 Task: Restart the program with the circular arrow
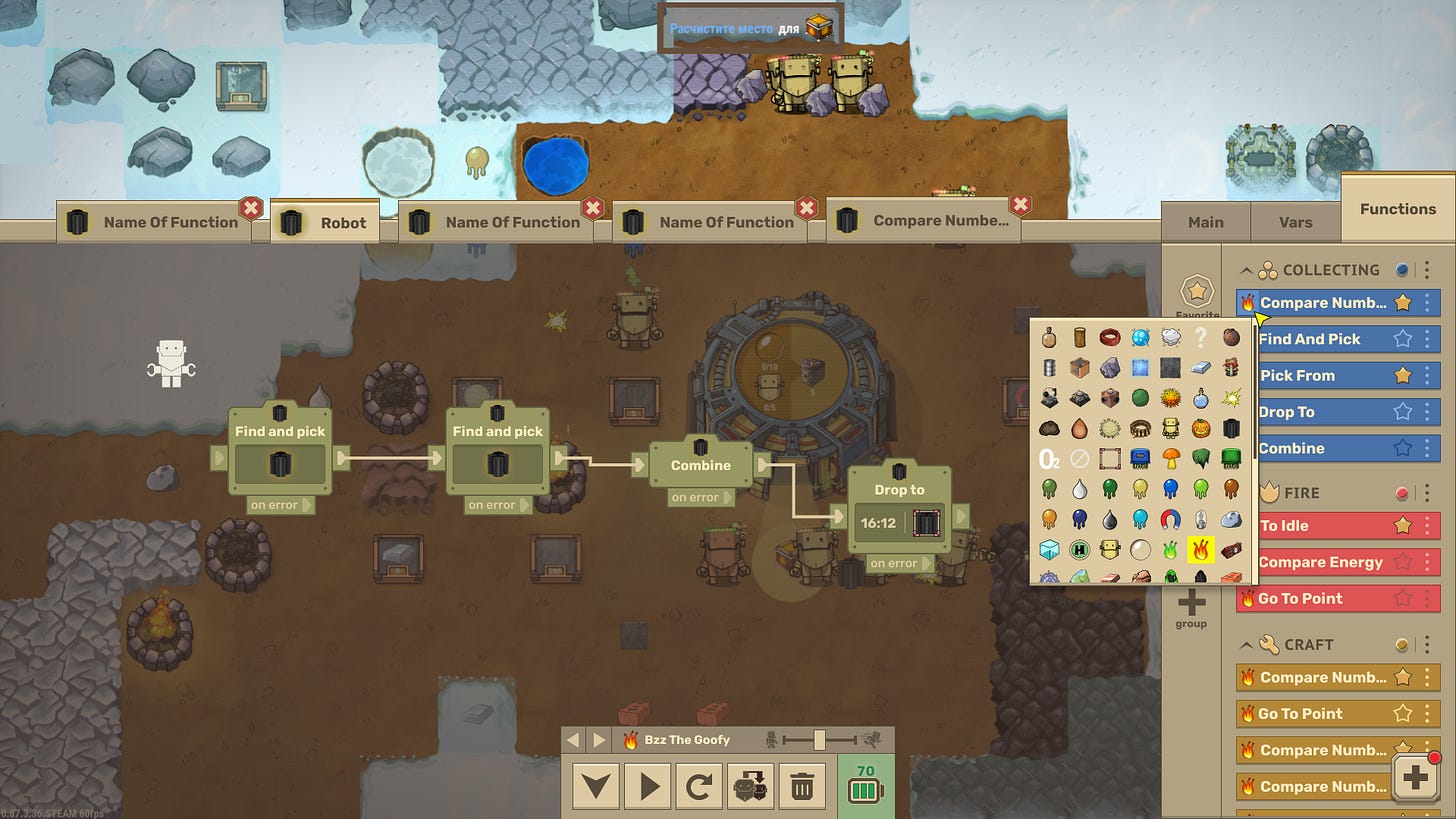point(699,787)
